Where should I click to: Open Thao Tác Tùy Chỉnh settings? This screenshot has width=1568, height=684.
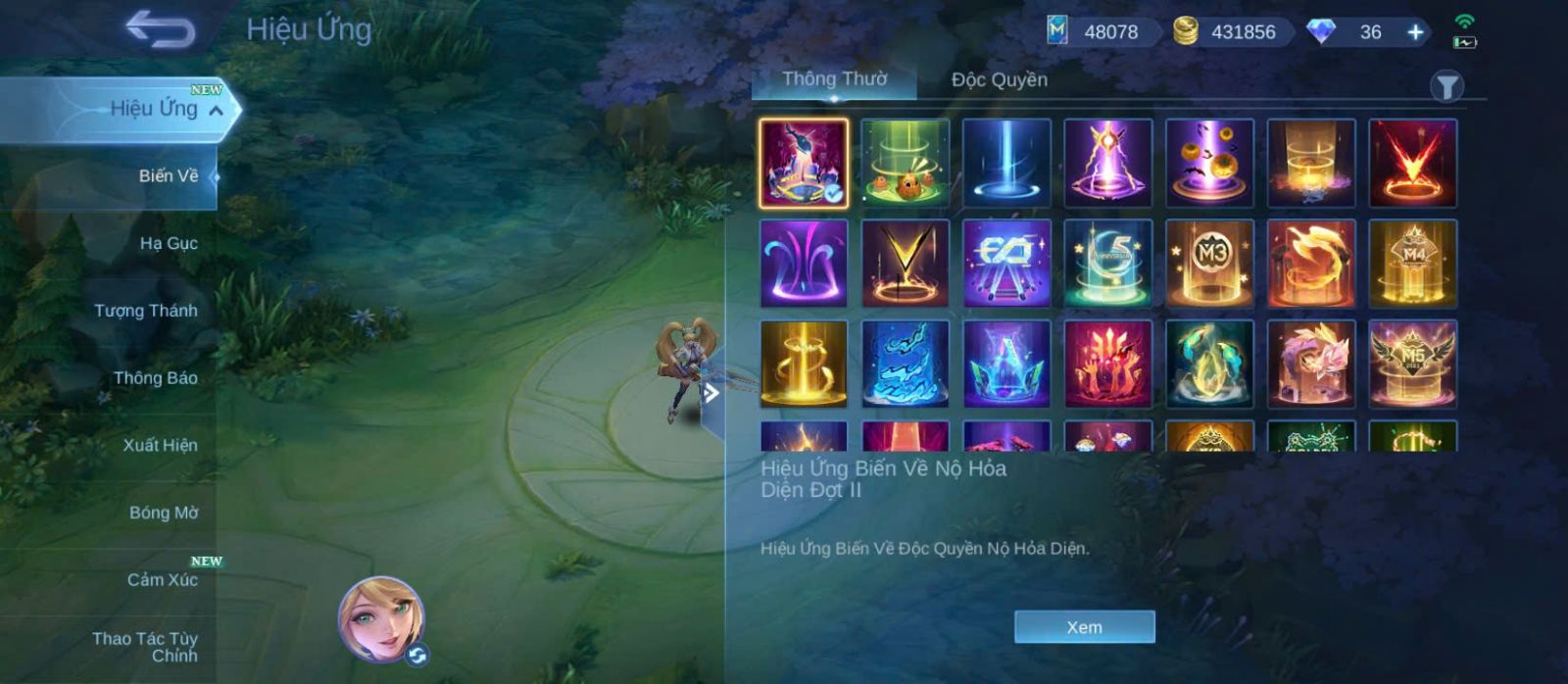145,647
